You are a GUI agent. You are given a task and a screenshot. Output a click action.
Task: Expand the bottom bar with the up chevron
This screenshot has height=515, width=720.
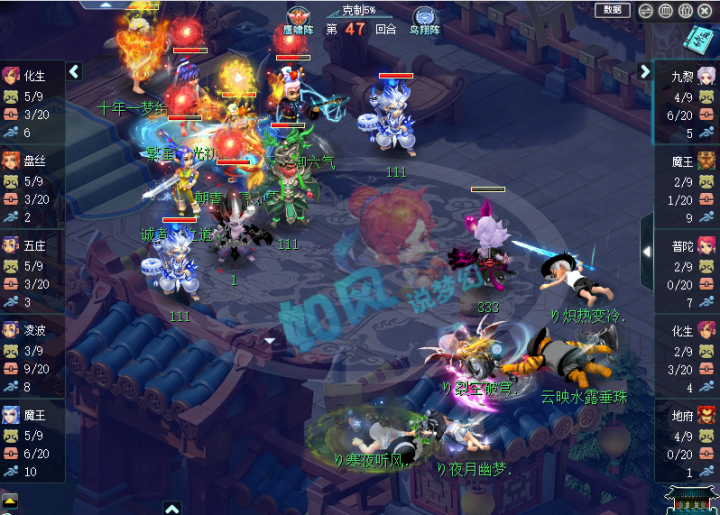[x=172, y=507]
